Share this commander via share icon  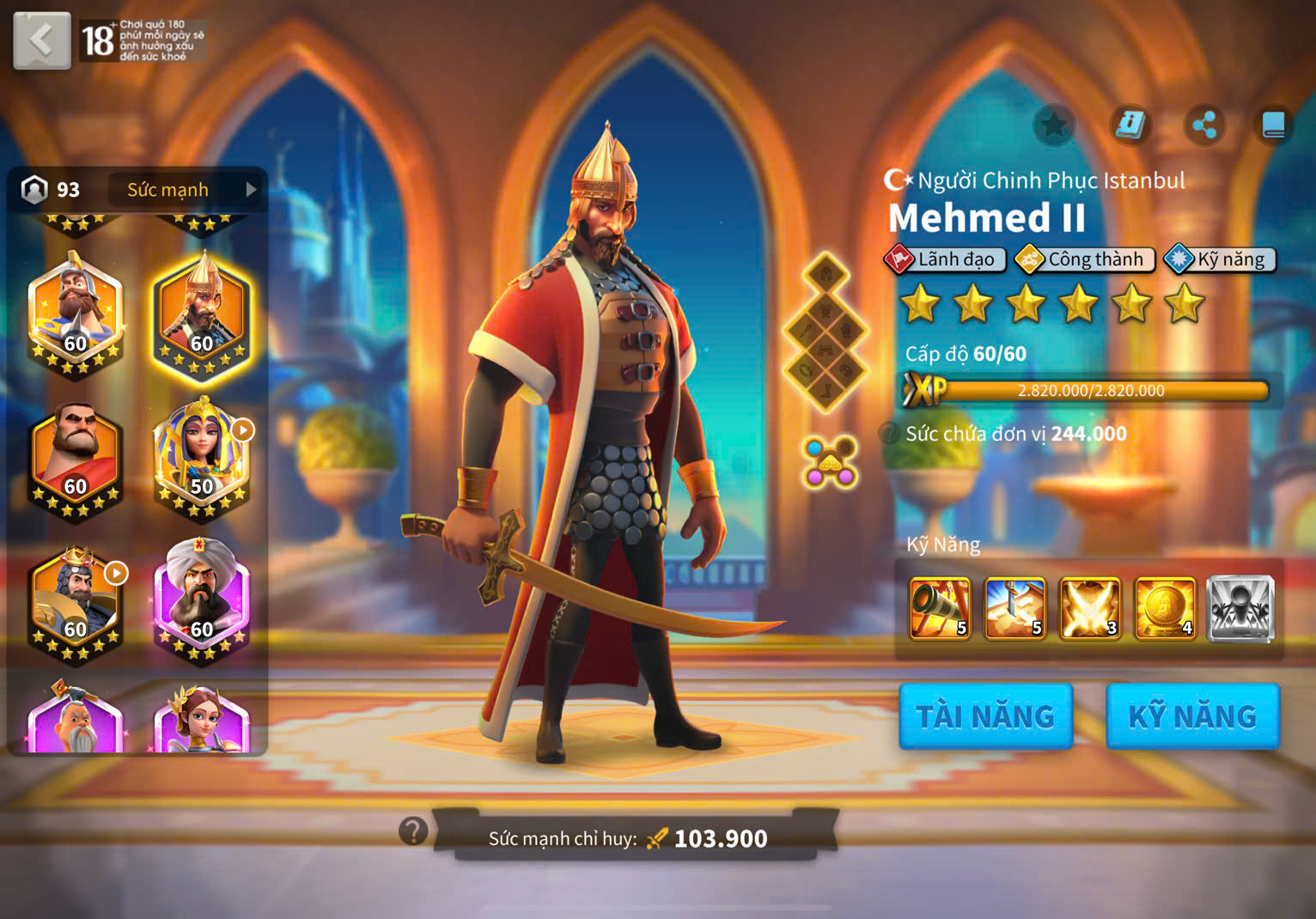tap(1203, 125)
